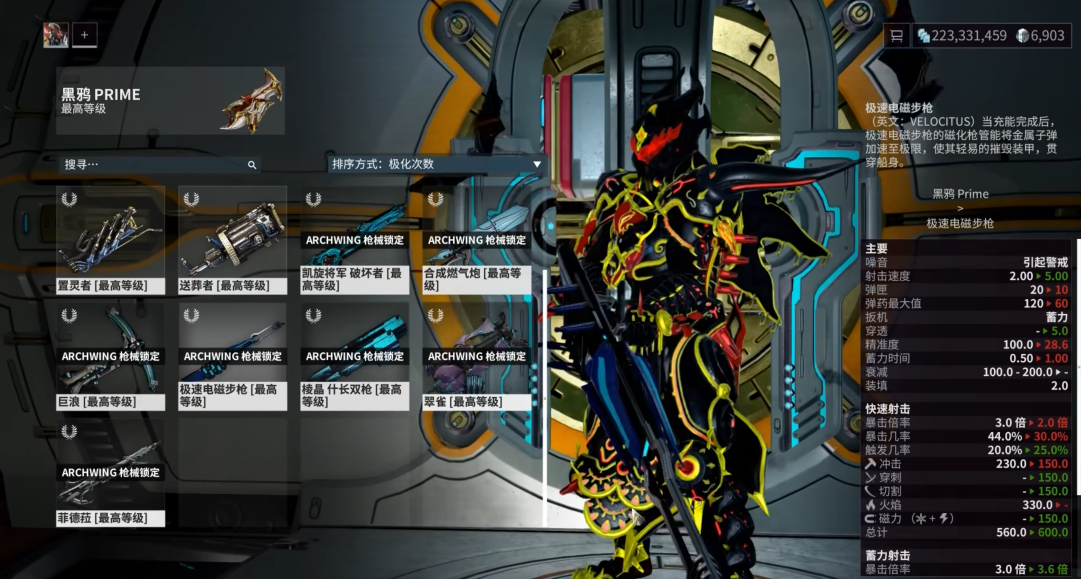Open the market cart icon
This screenshot has width=1081, height=579.
(x=897, y=36)
